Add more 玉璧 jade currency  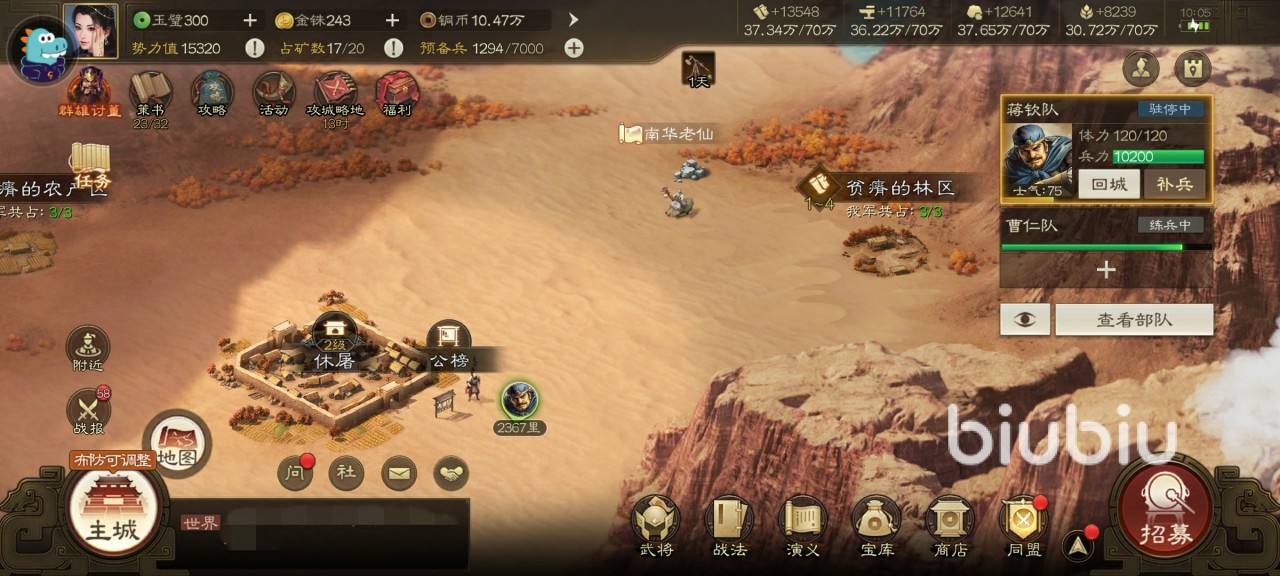tap(250, 20)
